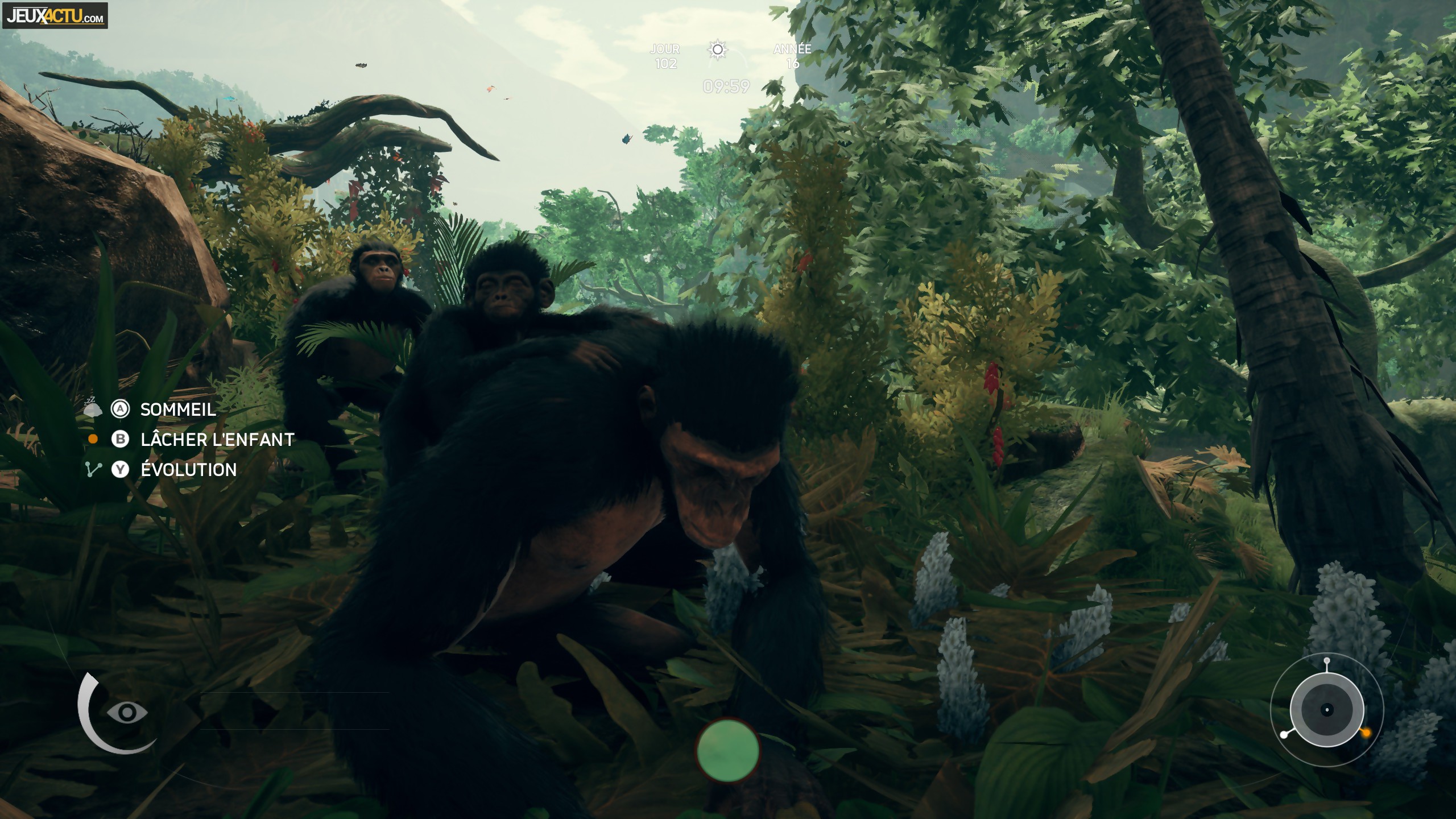Select Lâcher l'enfant option
The image size is (1456, 819).
point(217,440)
